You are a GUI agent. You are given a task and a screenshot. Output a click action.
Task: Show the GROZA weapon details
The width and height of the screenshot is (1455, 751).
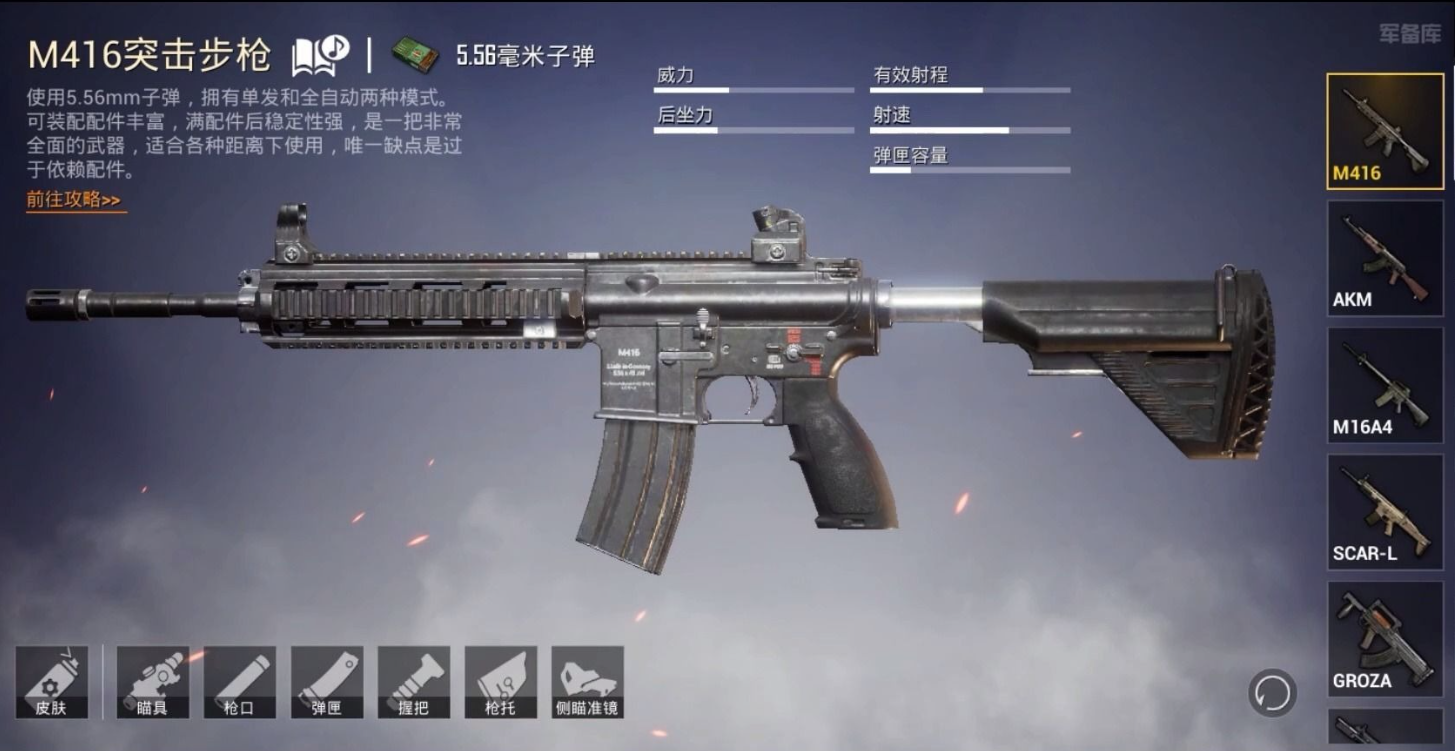[x=1384, y=638]
